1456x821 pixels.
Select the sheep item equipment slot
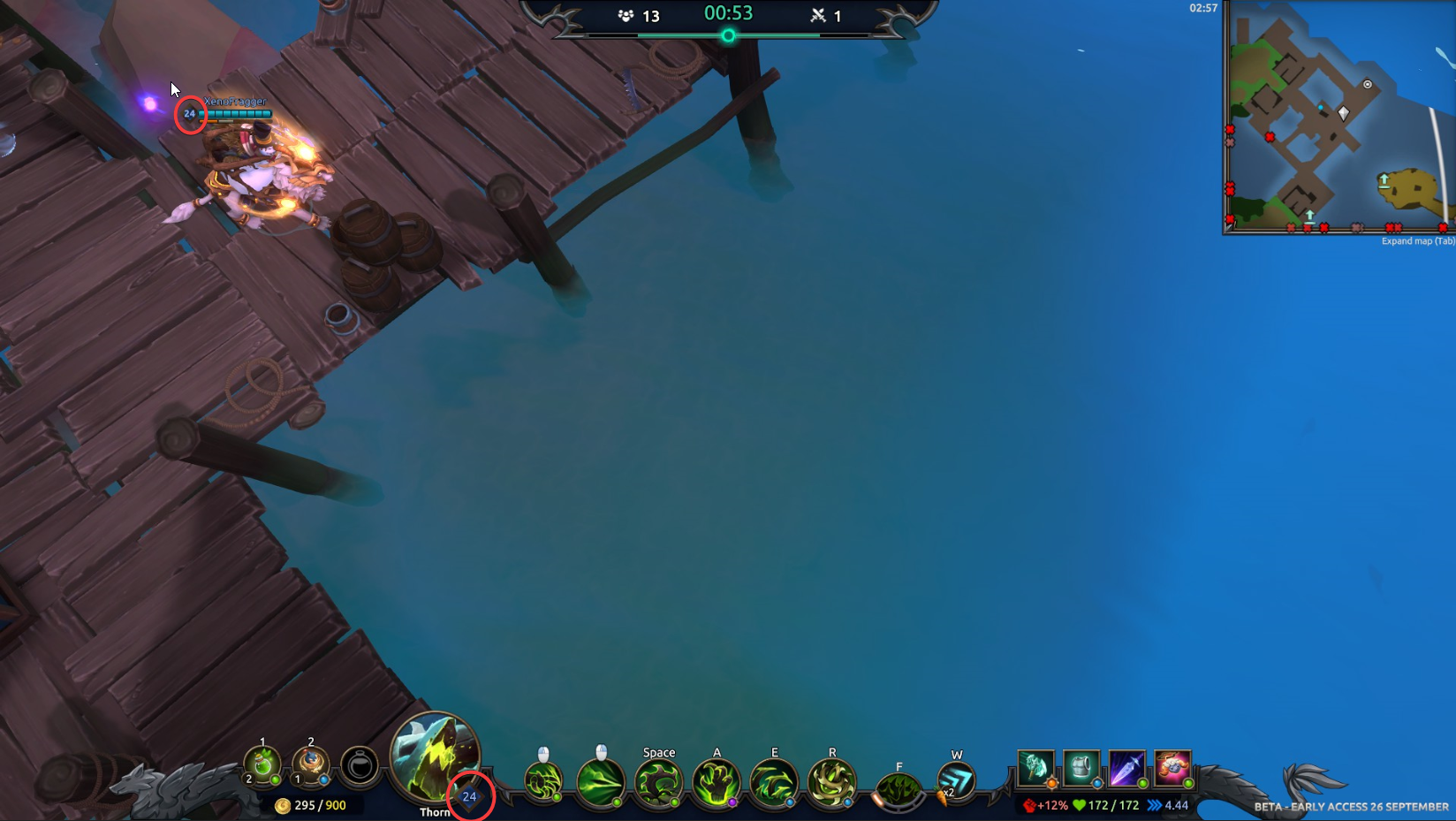pyautogui.click(x=1172, y=768)
